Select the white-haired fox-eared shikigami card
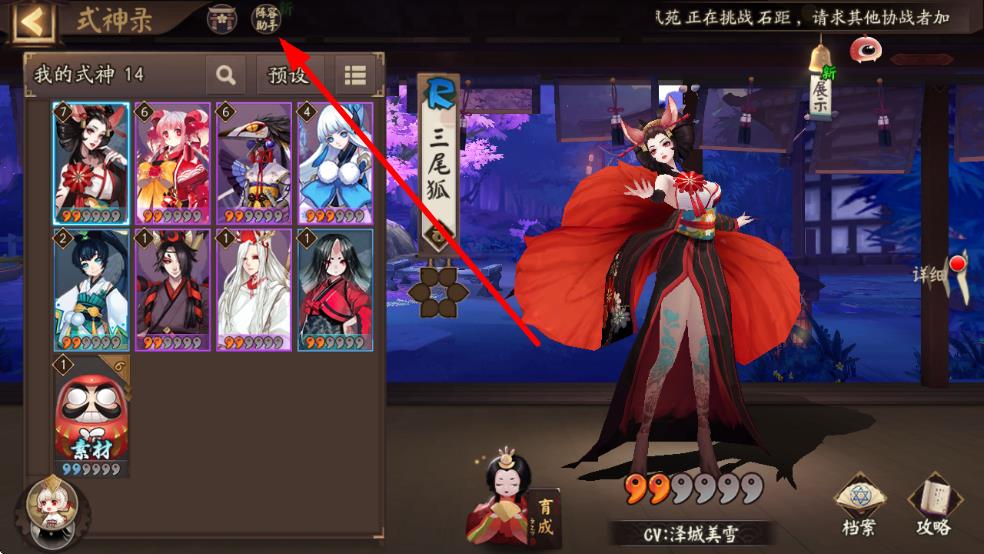 click(x=254, y=290)
